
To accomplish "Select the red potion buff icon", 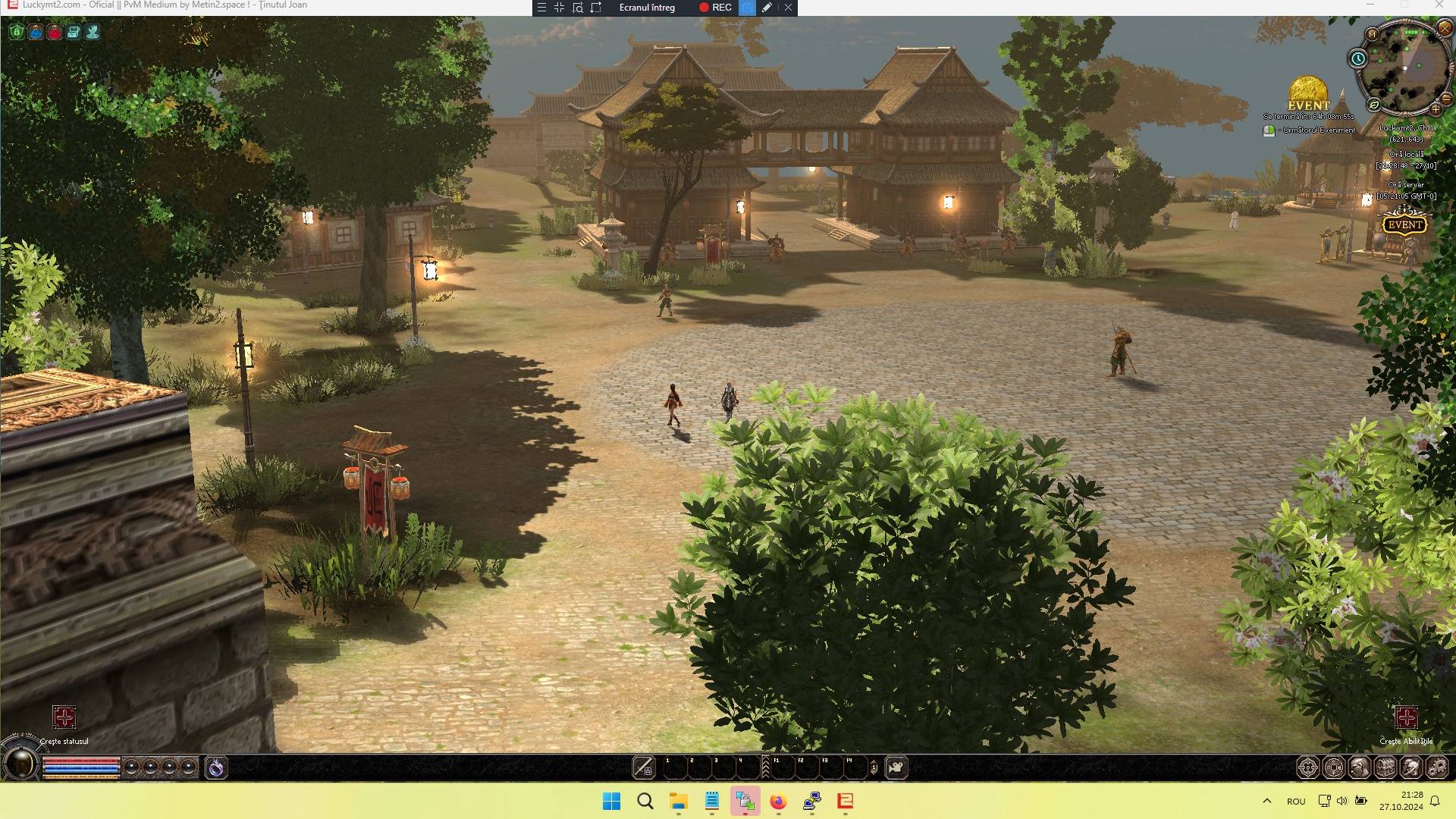I will (x=55, y=33).
